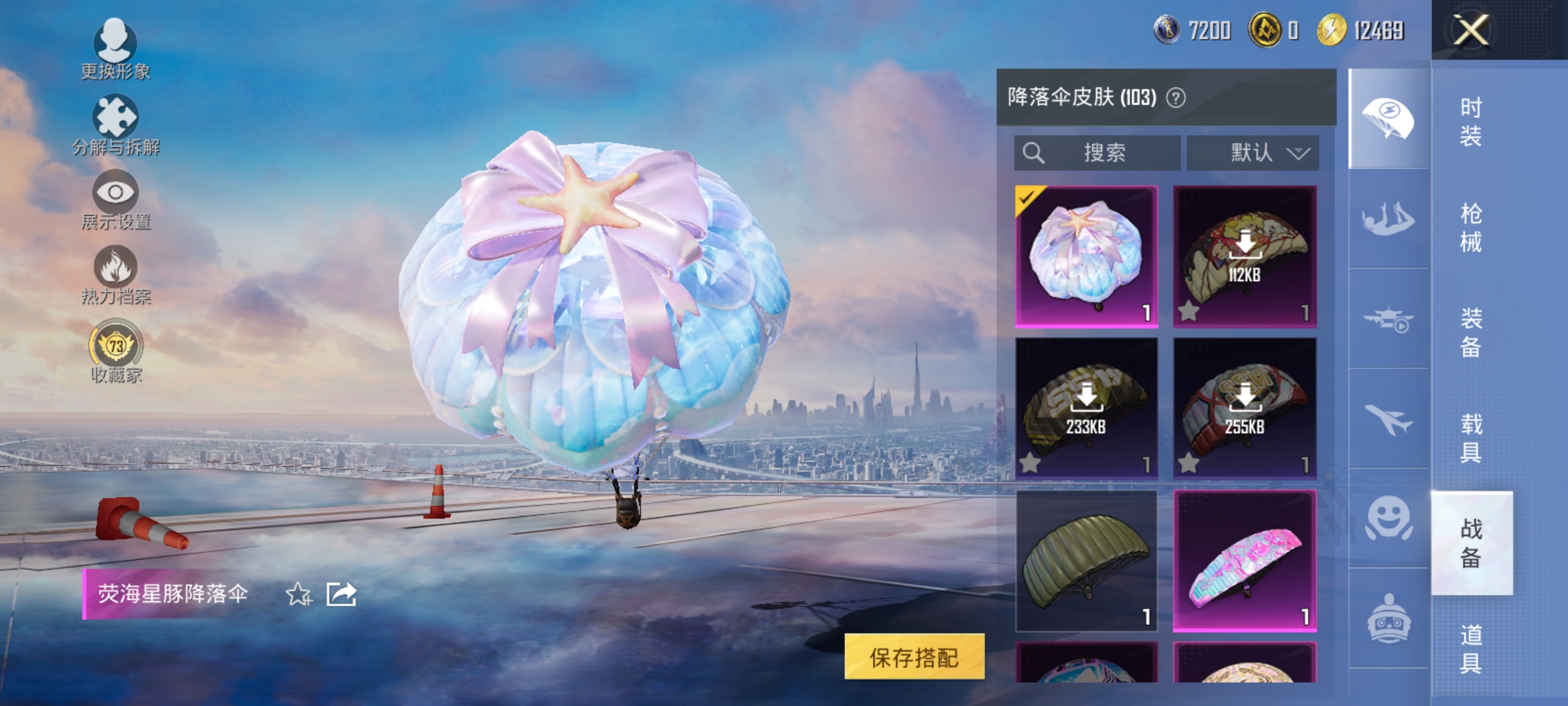Select the parachute skin category icon
Image resolution: width=1568 pixels, height=706 pixels.
pyautogui.click(x=1387, y=116)
